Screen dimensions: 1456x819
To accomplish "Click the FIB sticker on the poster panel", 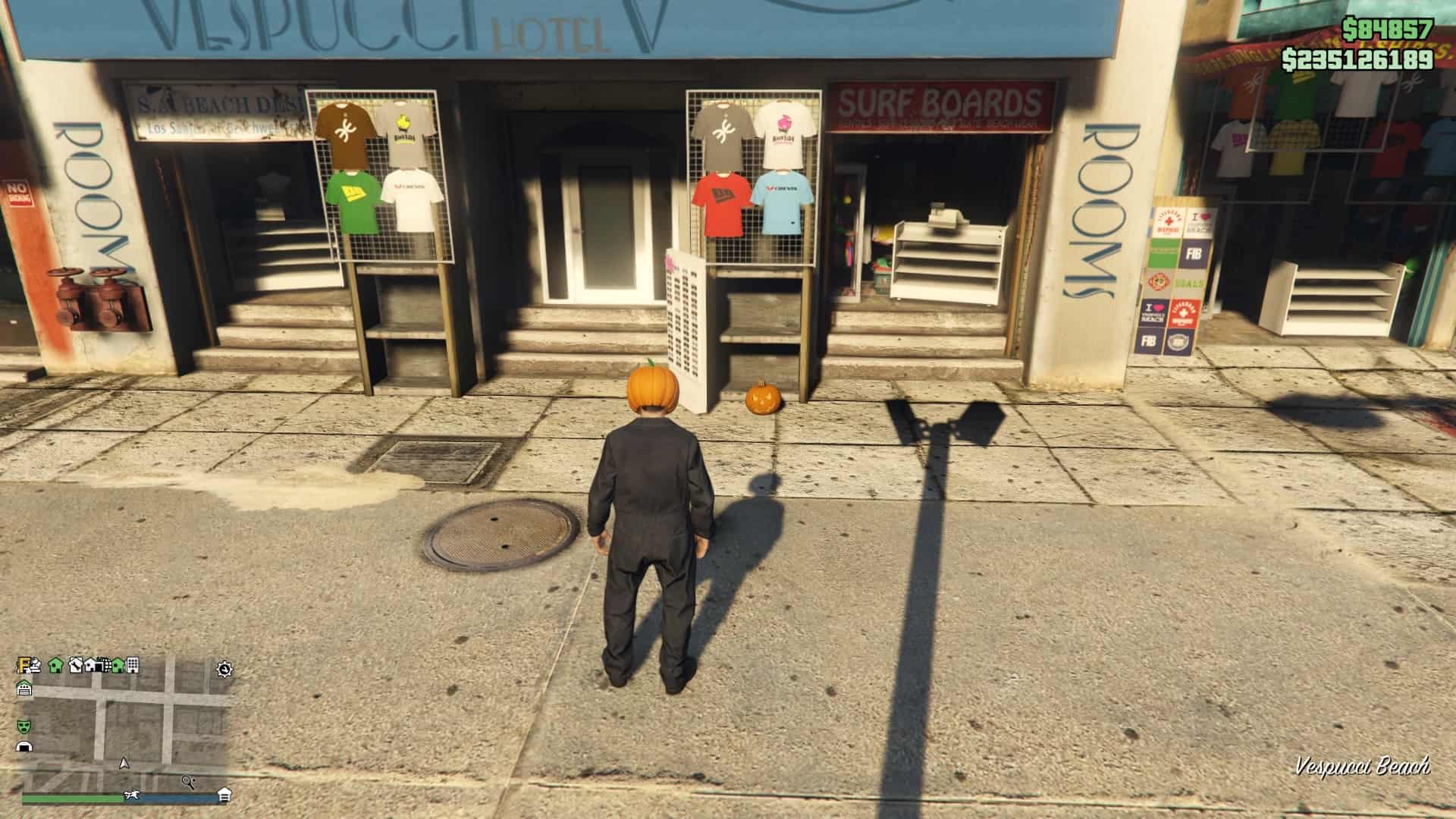I will pos(1193,253).
